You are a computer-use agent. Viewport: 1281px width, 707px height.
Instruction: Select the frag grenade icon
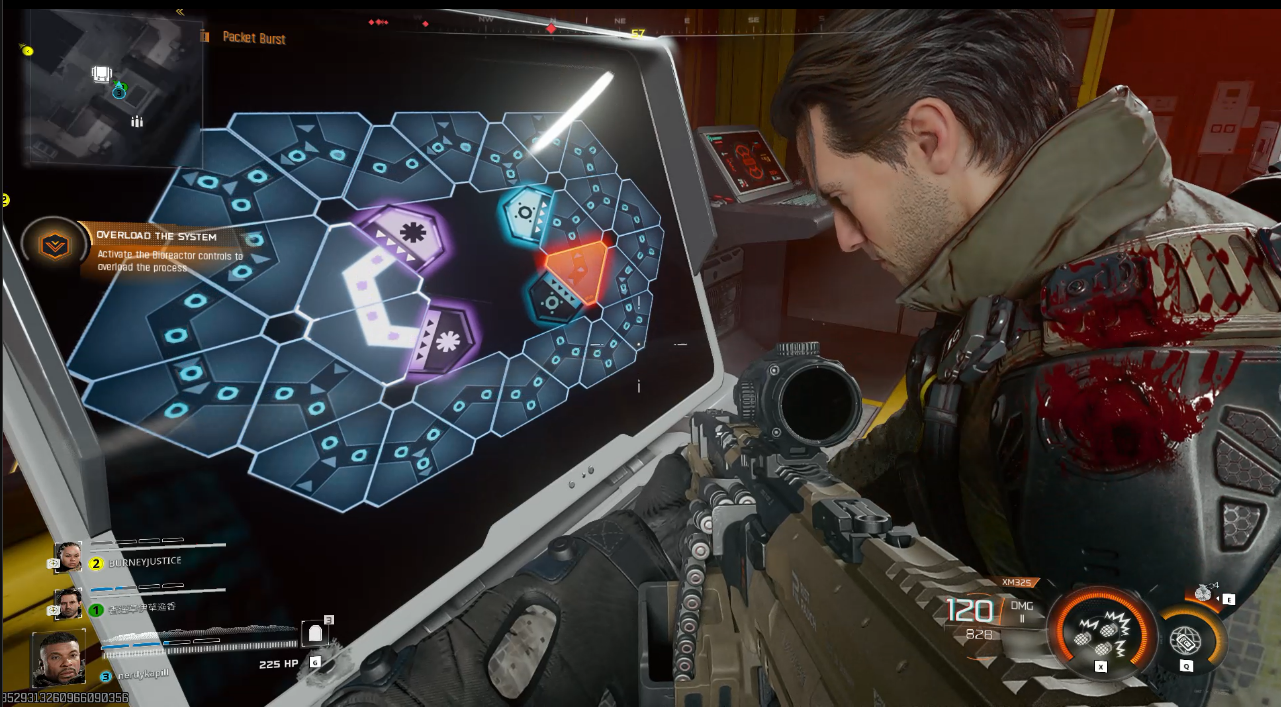(x=1203, y=593)
